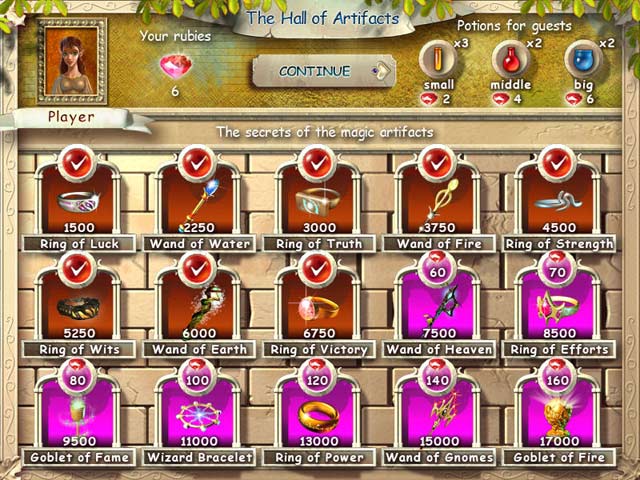
Task: Buy the Wizard Bracelet artifact
Action: click(x=196, y=410)
